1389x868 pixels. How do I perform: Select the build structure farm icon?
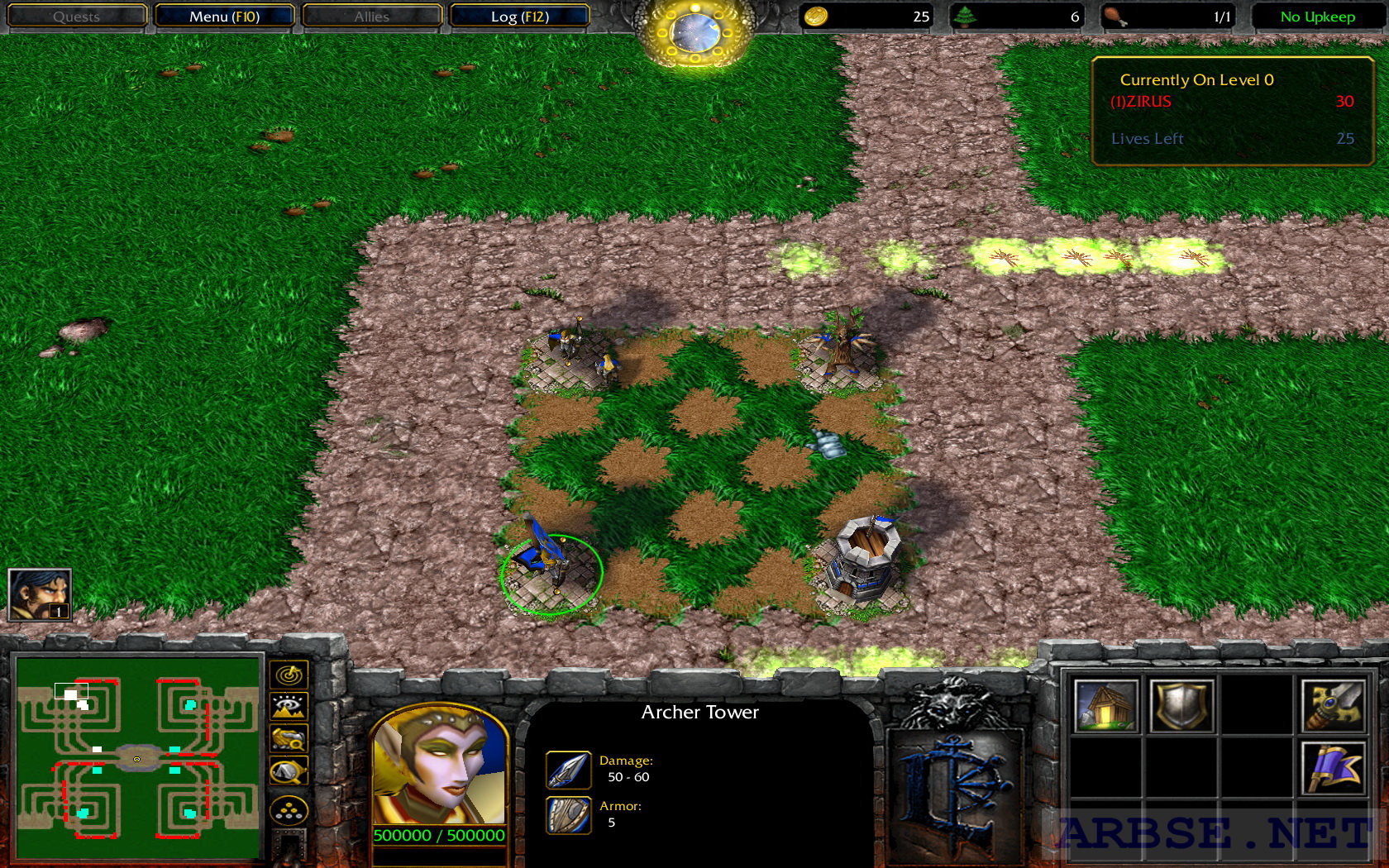[x=1106, y=706]
